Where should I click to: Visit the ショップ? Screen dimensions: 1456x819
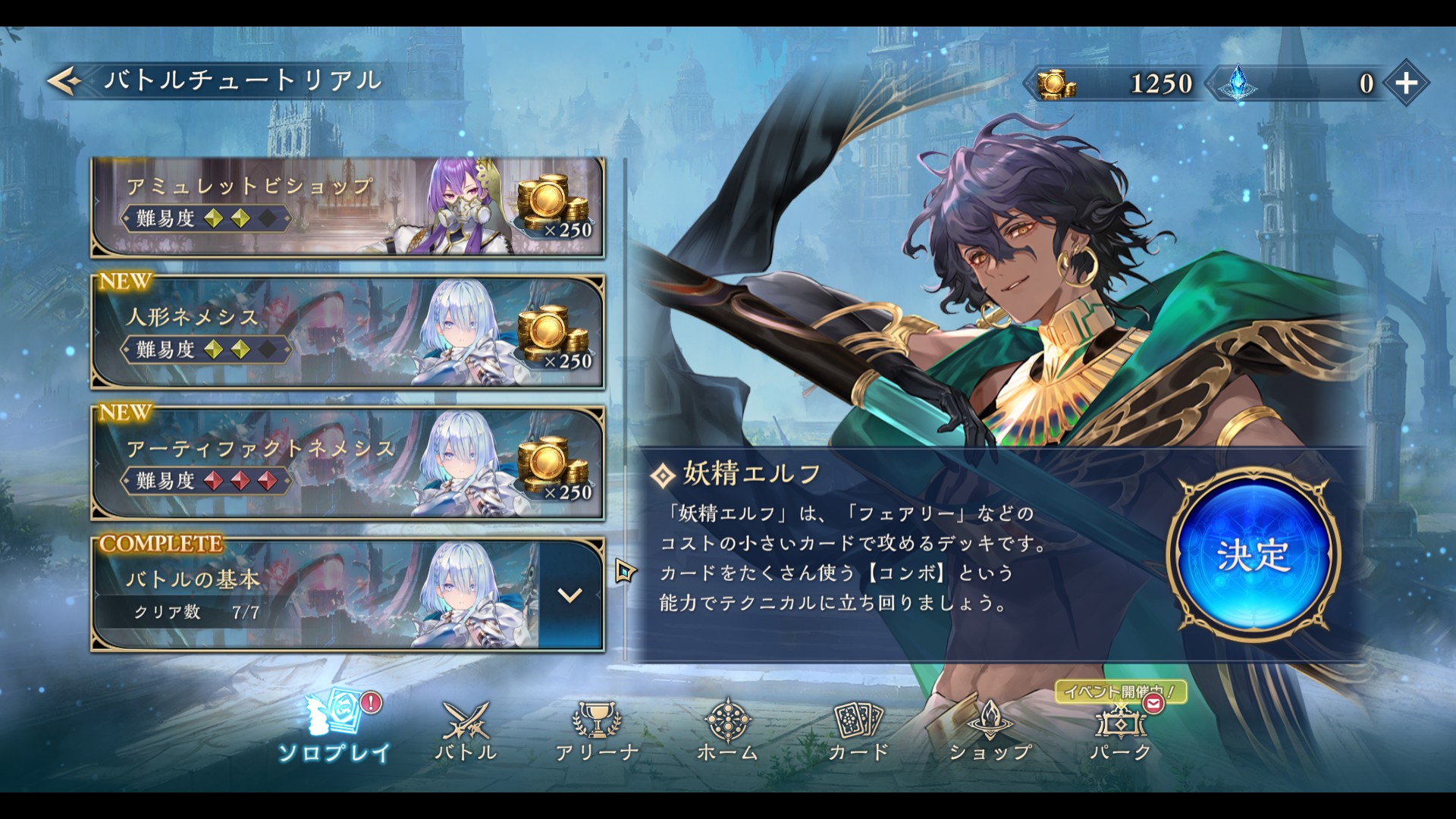[x=990, y=730]
